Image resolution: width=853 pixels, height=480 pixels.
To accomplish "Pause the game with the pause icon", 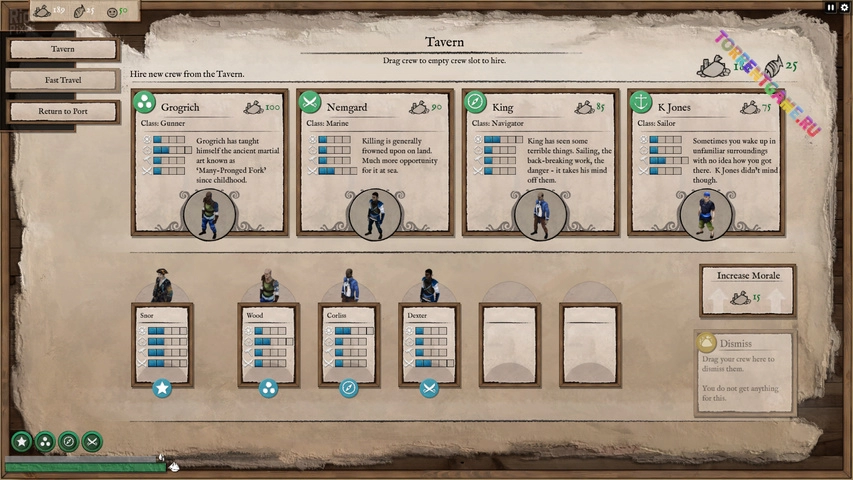I will 830,7.
